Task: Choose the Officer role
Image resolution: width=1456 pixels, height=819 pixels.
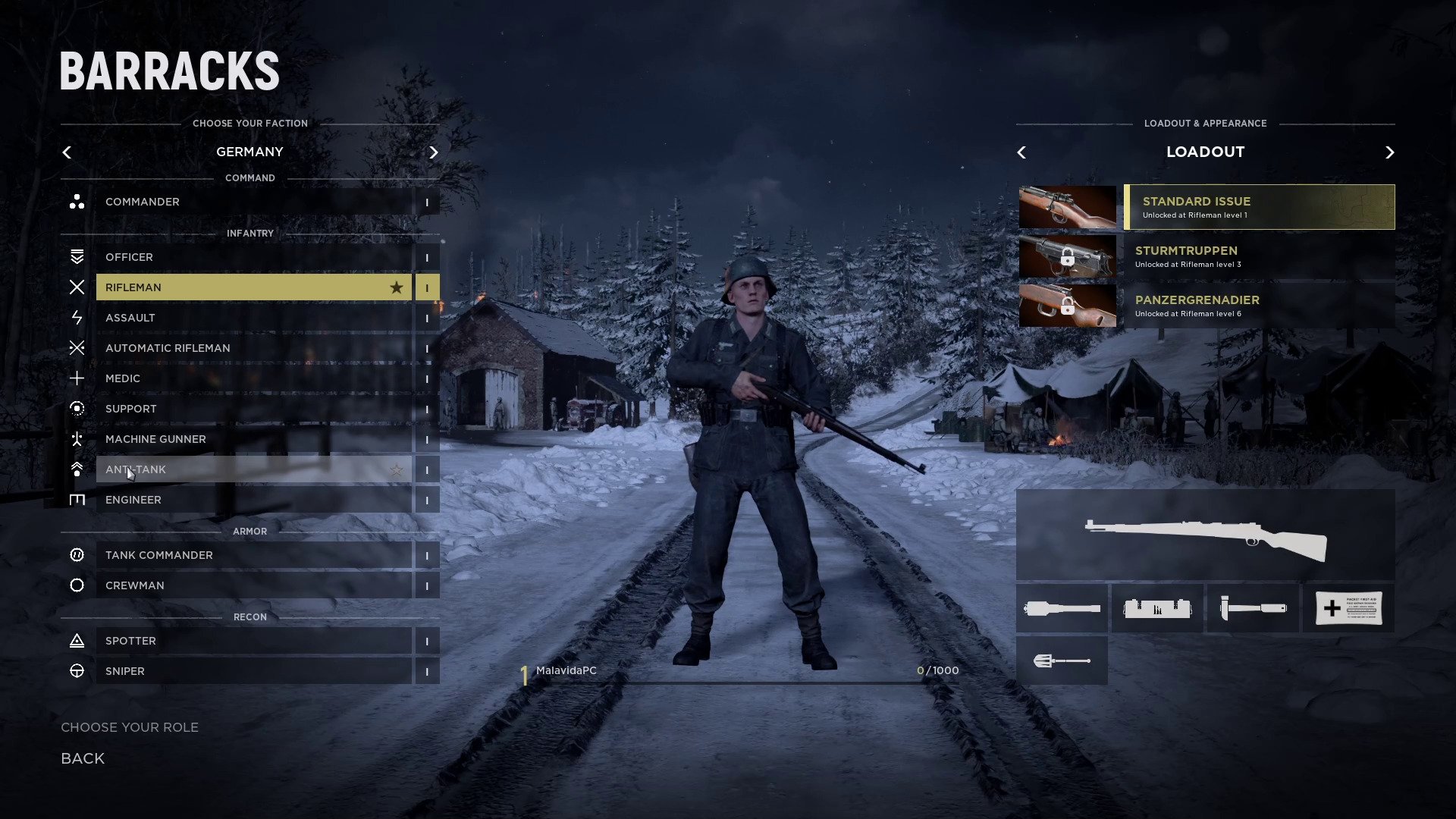Action: tap(253, 257)
